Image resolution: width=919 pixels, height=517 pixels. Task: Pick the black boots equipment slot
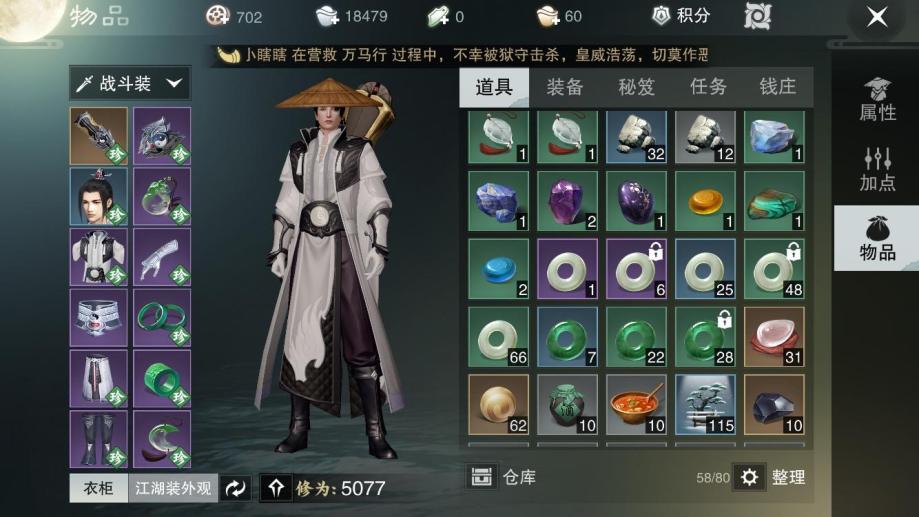click(99, 438)
